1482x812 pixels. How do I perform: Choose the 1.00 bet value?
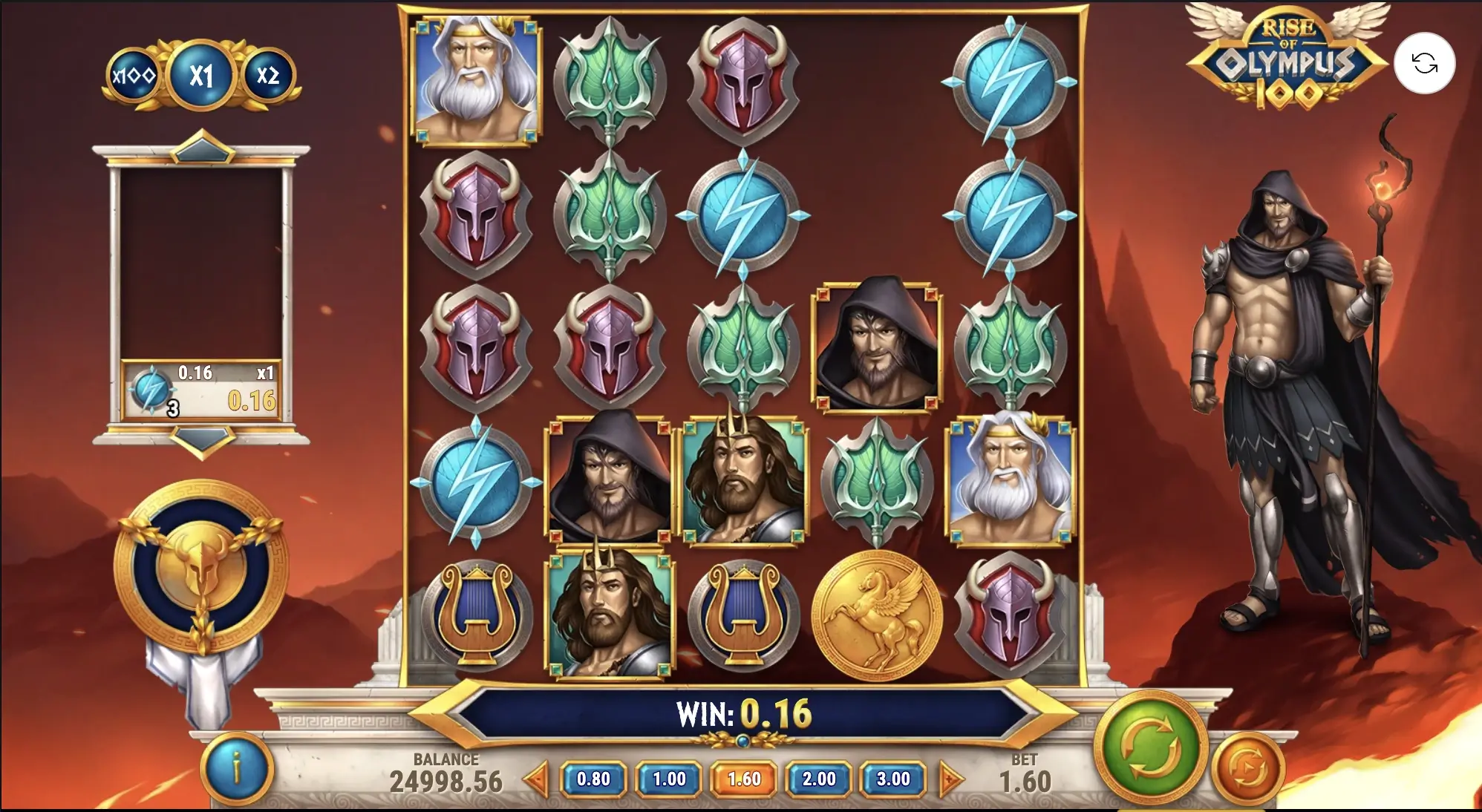click(669, 779)
